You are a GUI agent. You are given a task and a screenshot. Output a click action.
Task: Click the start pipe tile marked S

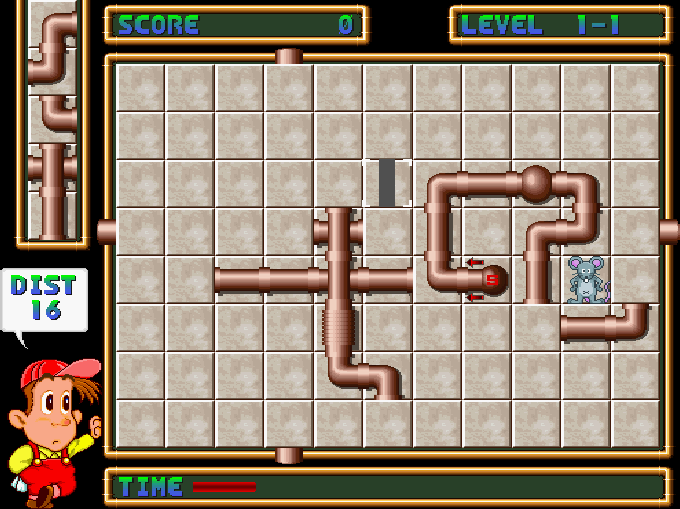(x=490, y=280)
